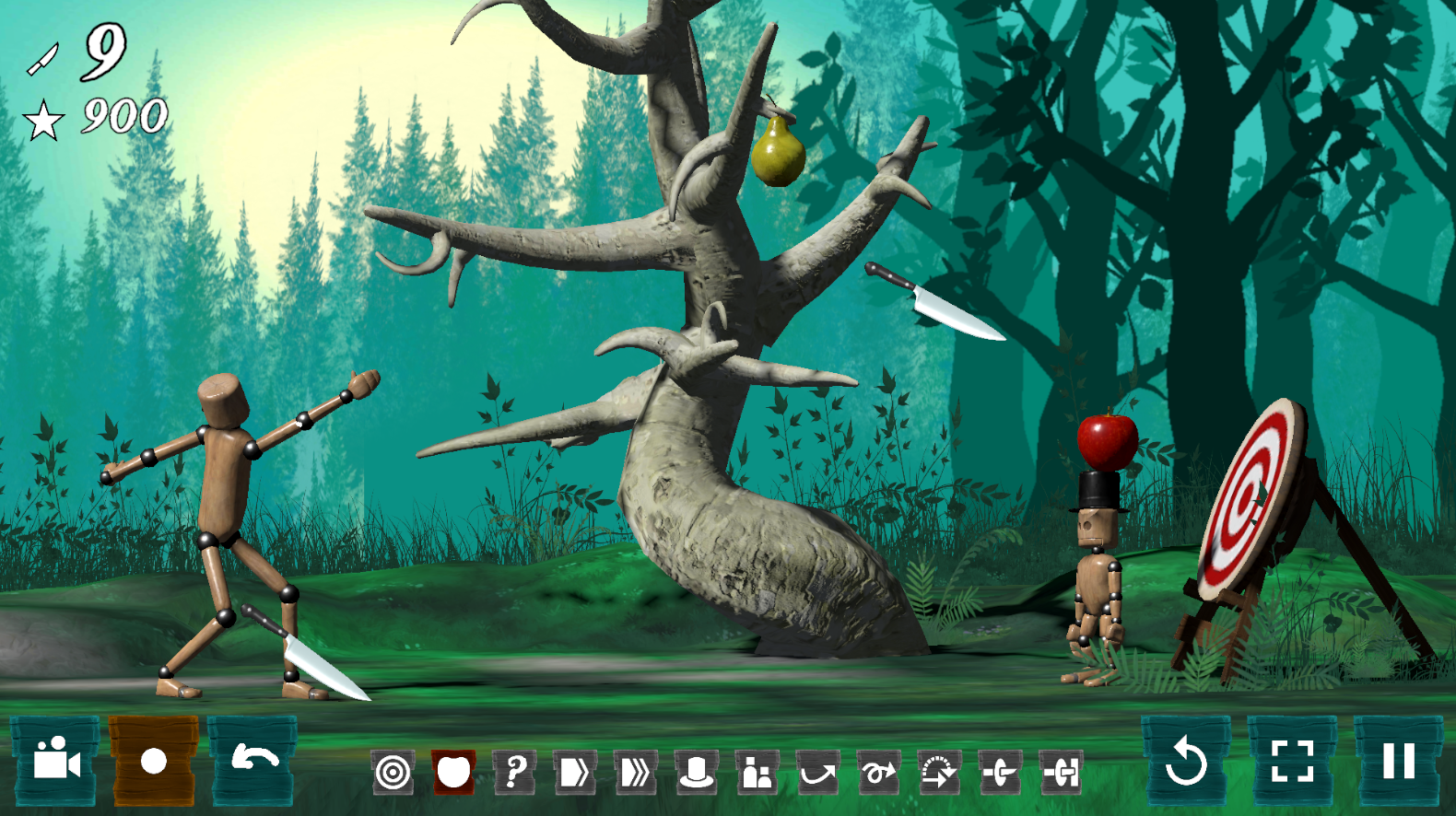This screenshot has width=1456, height=816.
Task: Choose the top hat mode icon
Action: [x=697, y=772]
